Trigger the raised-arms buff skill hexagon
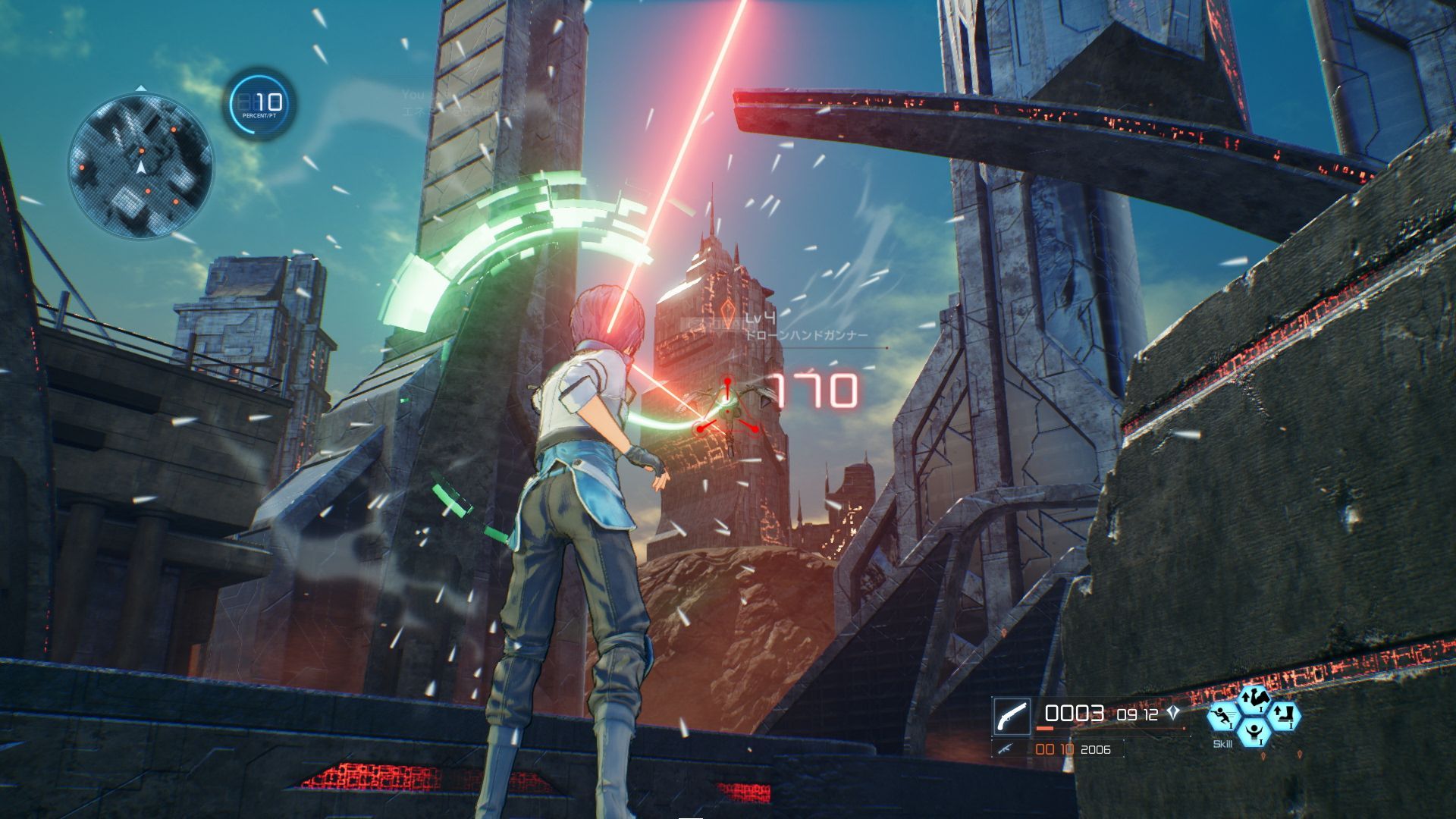Screen dimensions: 1456x819 pos(1254,733)
